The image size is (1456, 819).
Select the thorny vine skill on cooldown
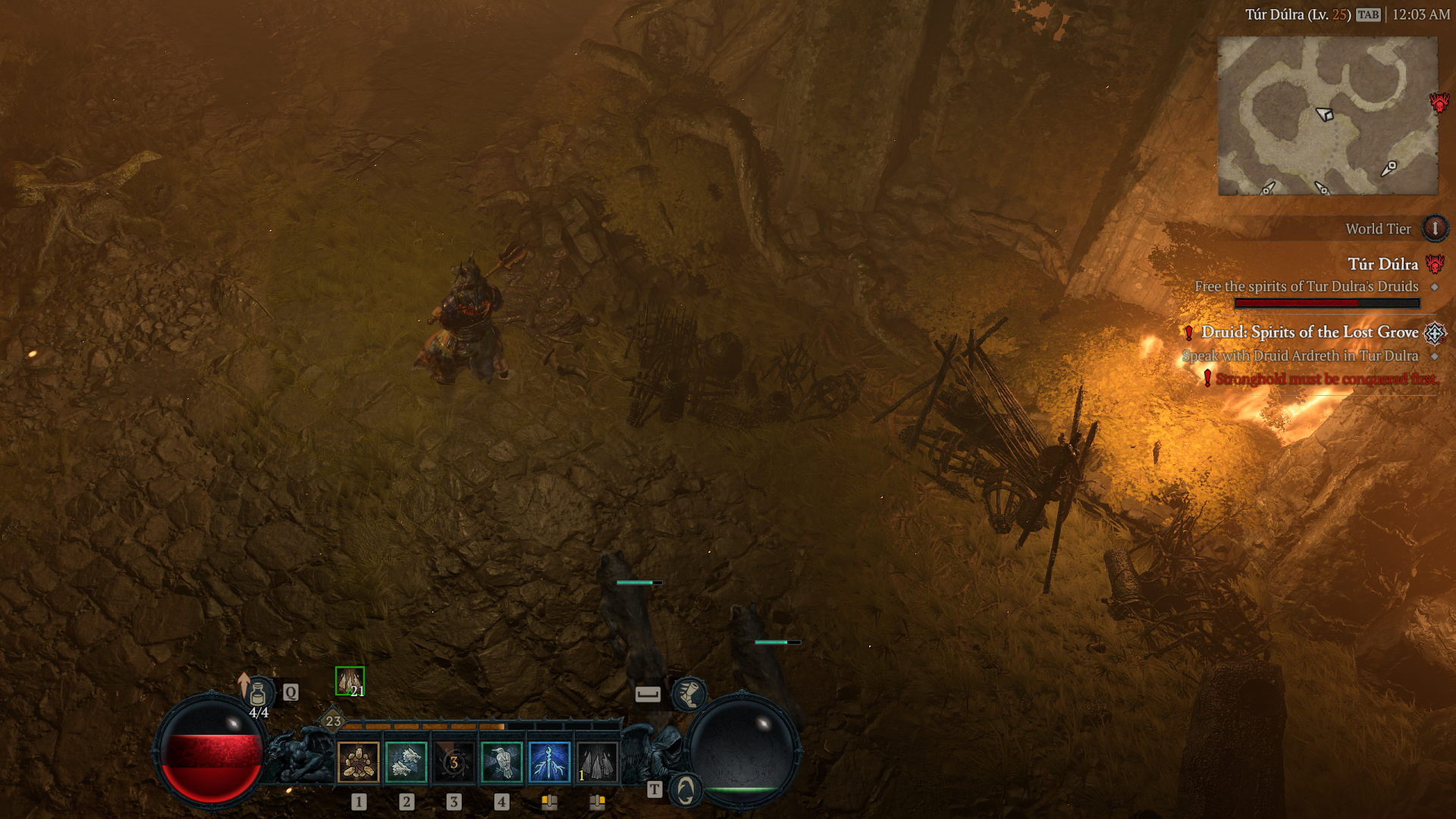click(x=453, y=762)
